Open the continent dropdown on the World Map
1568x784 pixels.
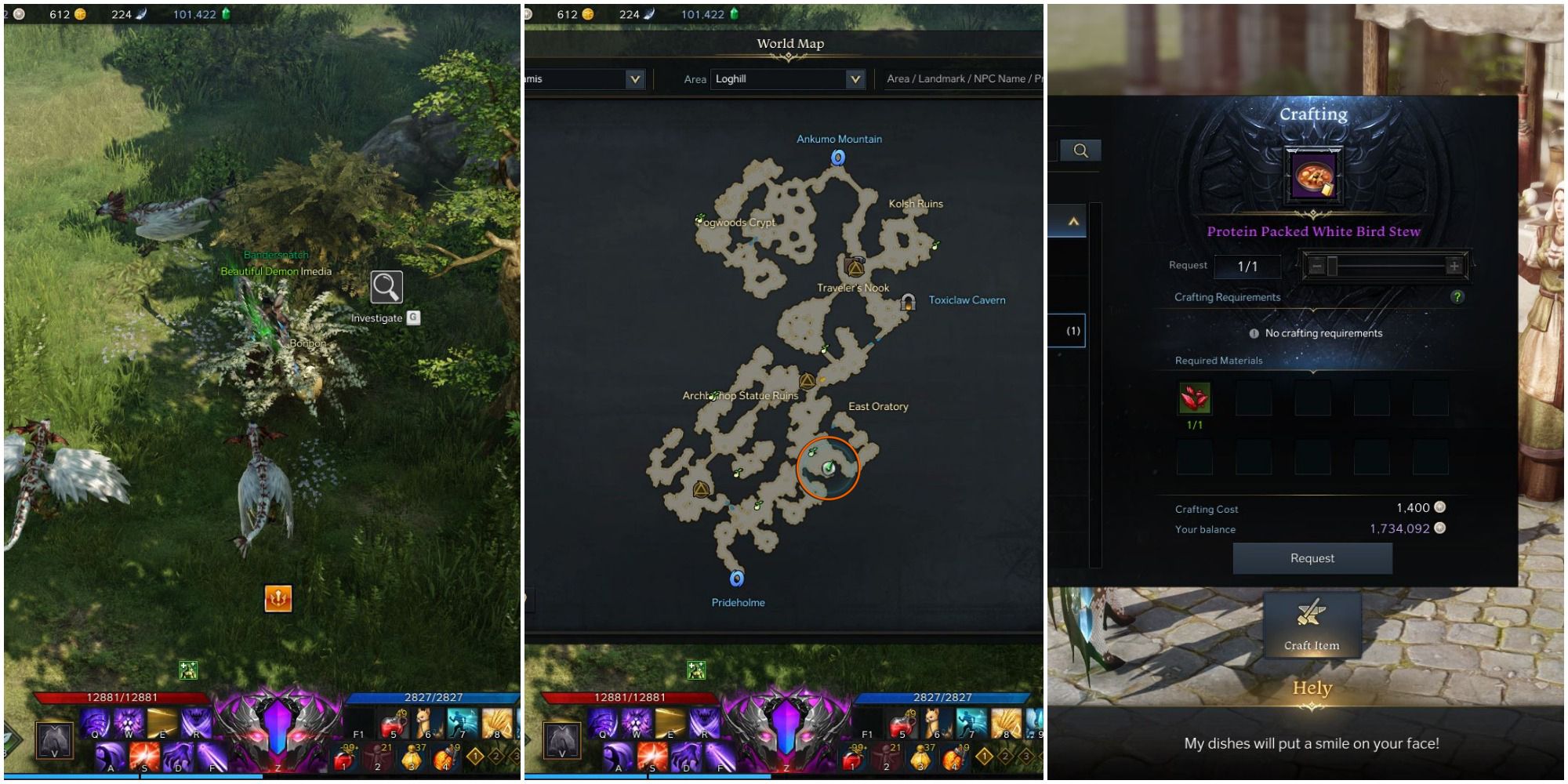(x=633, y=78)
